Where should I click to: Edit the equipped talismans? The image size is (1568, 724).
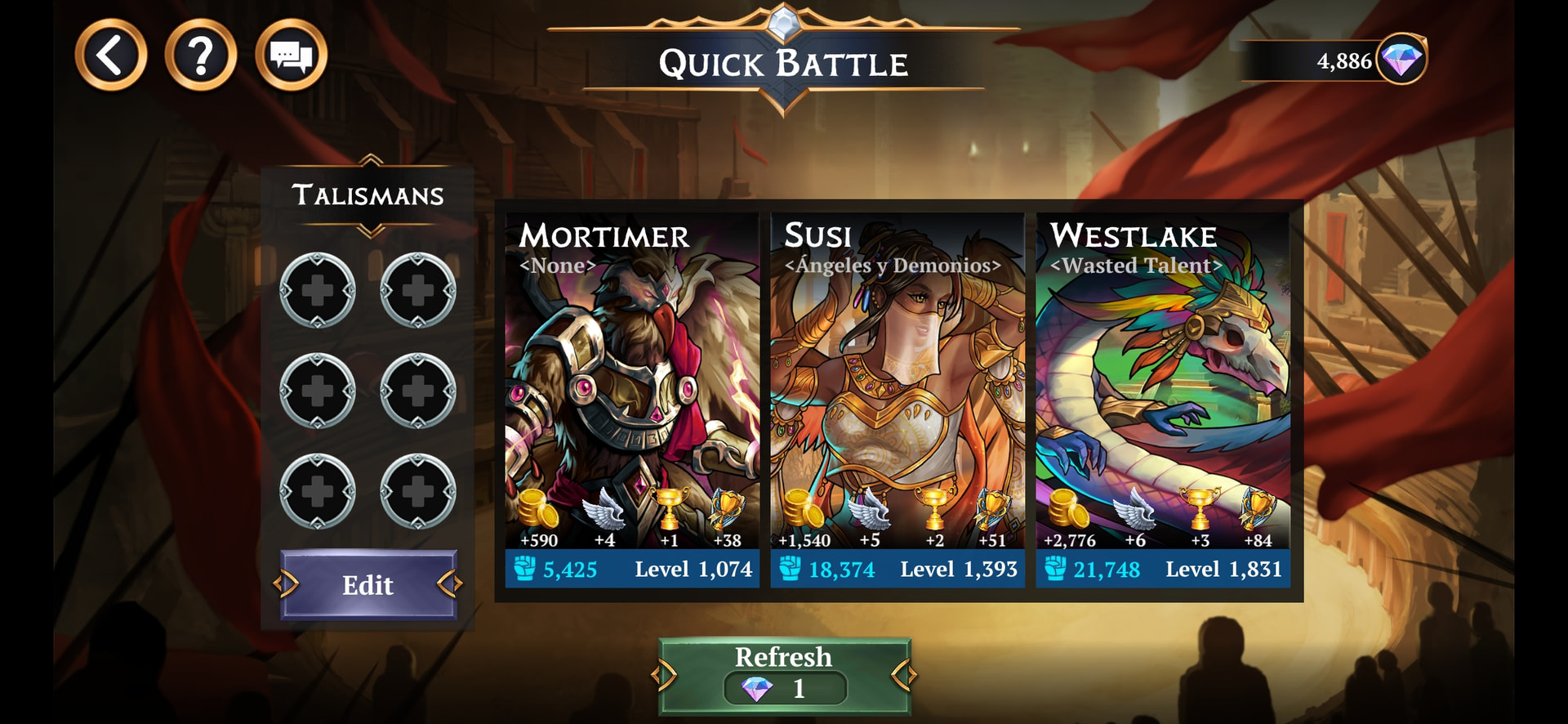367,584
